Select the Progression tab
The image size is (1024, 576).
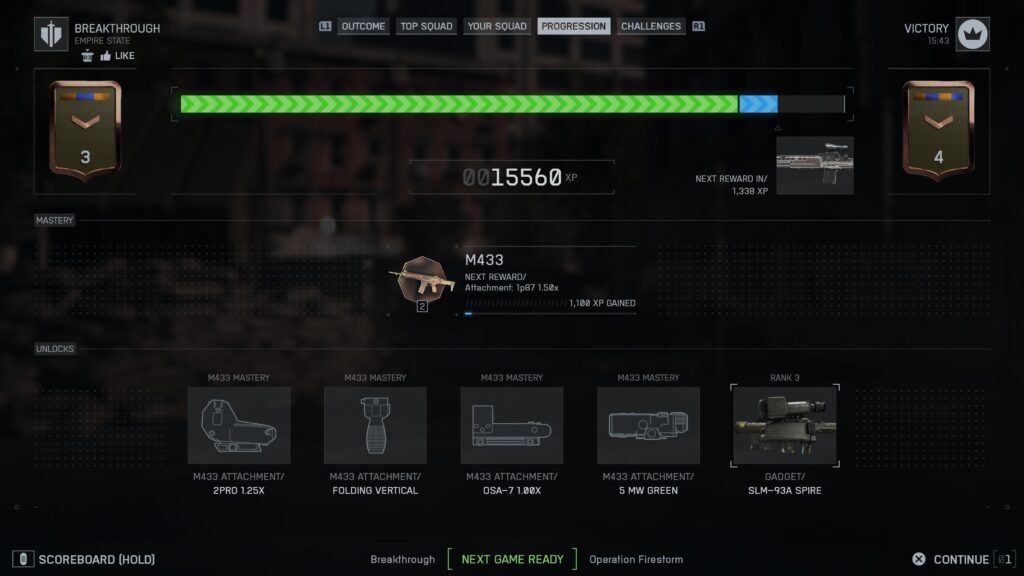point(574,27)
